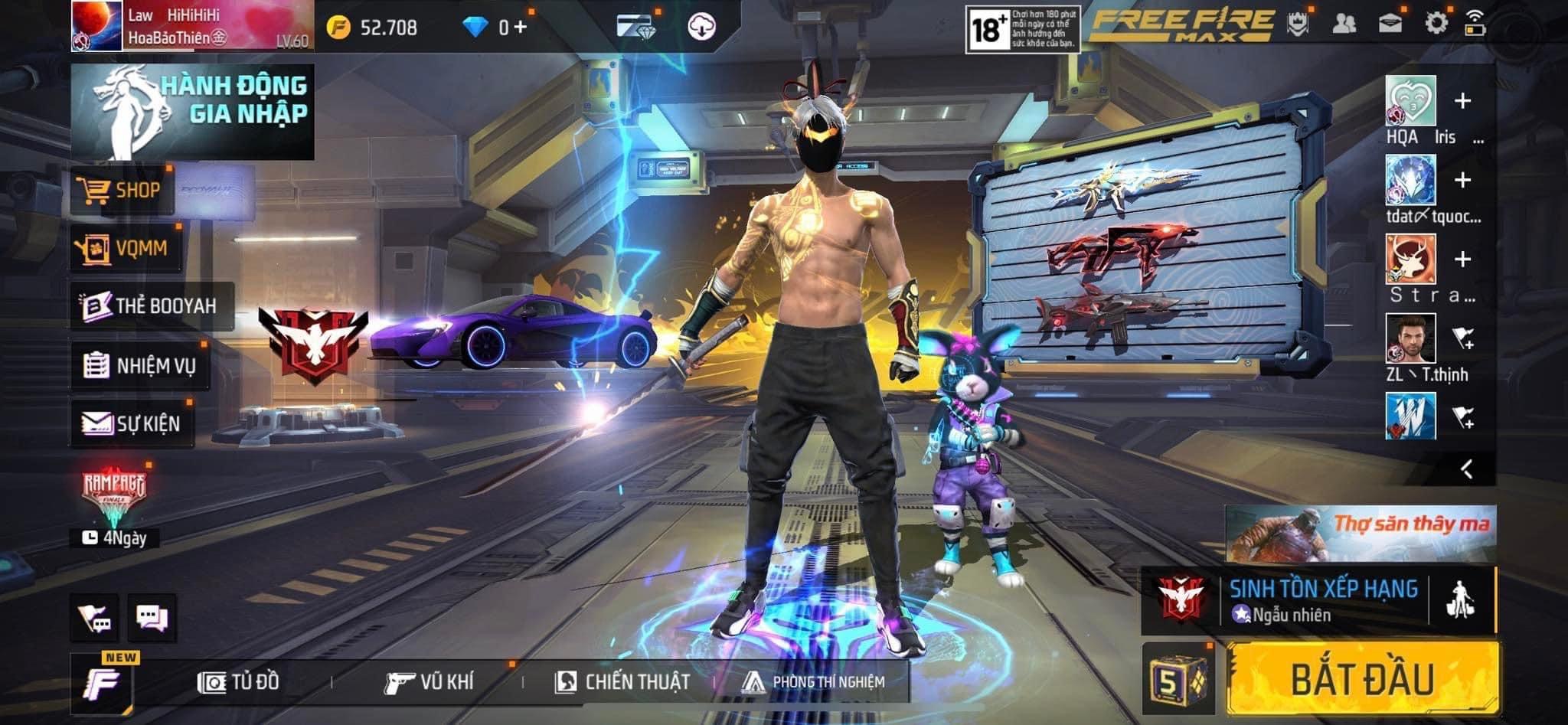This screenshot has width=1568, height=725.
Task: Open THẺ BOOYAH pass
Action: pyautogui.click(x=151, y=305)
